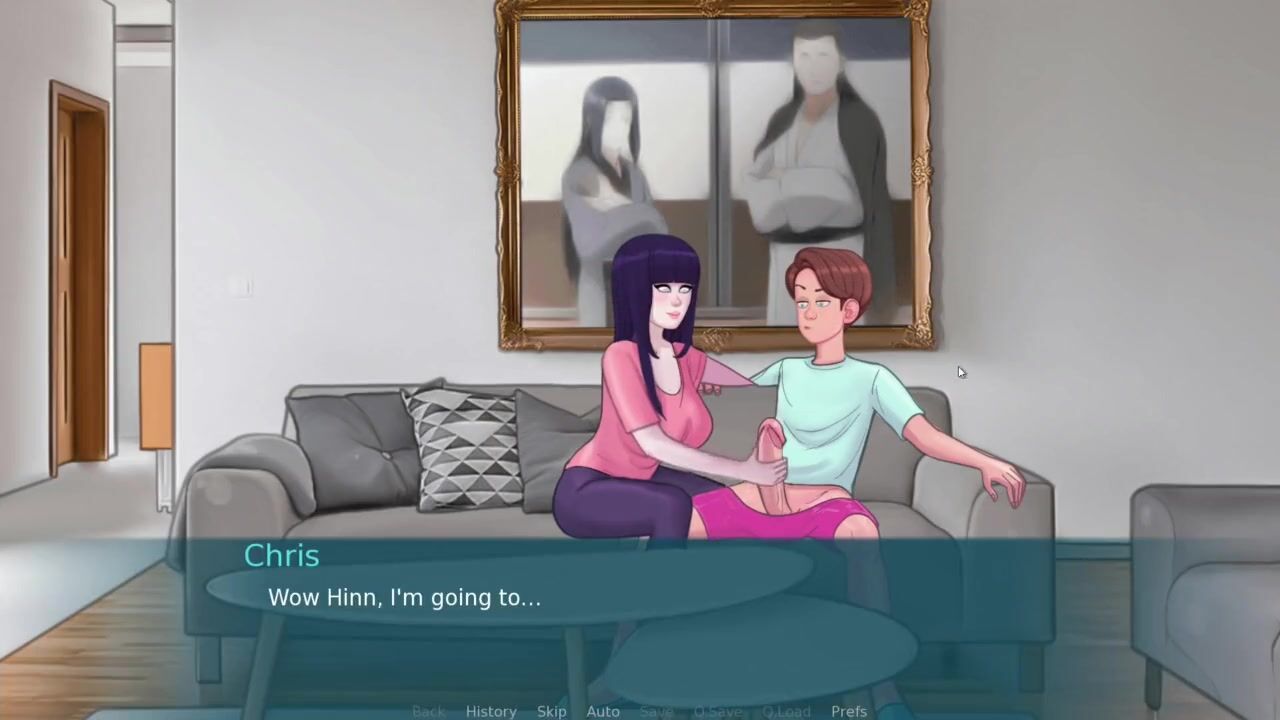Quick save with Q.Save
Viewport: 1280px width, 720px height.
(x=718, y=711)
